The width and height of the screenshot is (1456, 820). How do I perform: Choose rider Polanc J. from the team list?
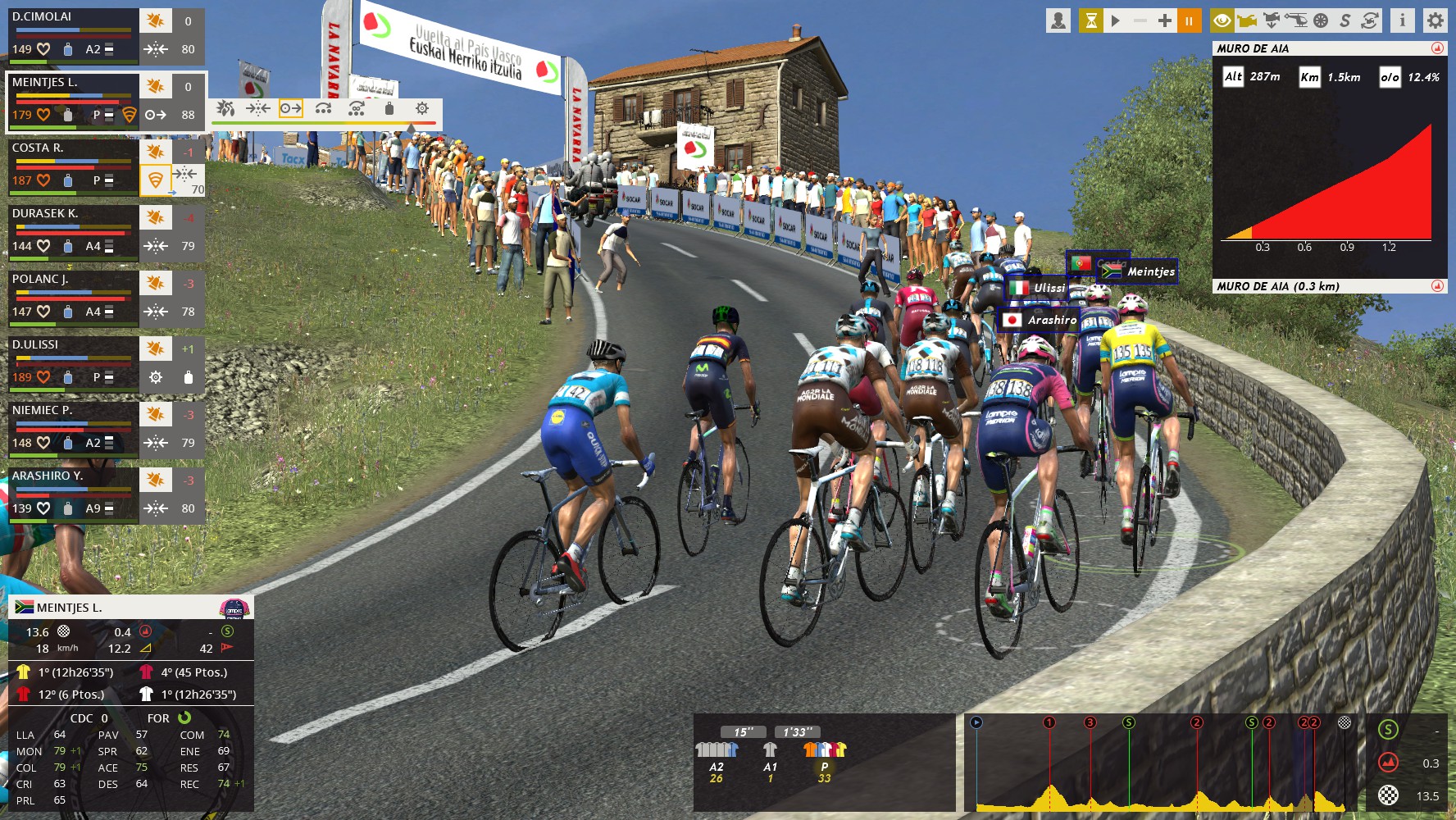[x=72, y=295]
